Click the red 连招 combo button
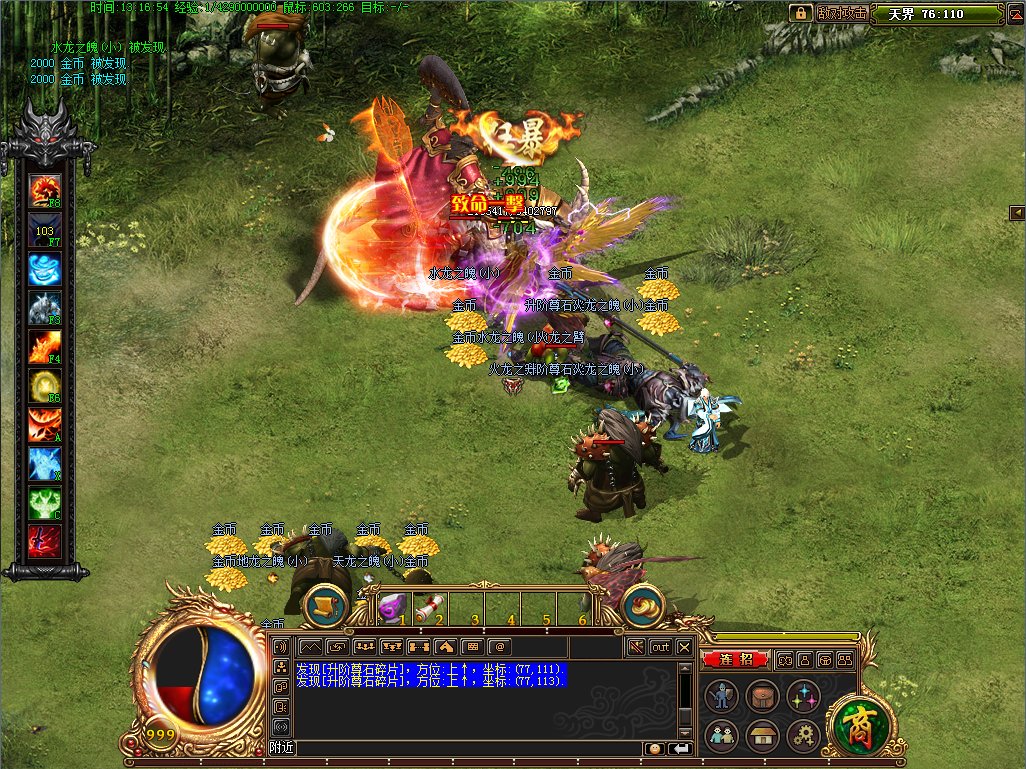Image resolution: width=1026 pixels, height=769 pixels. coord(735,660)
